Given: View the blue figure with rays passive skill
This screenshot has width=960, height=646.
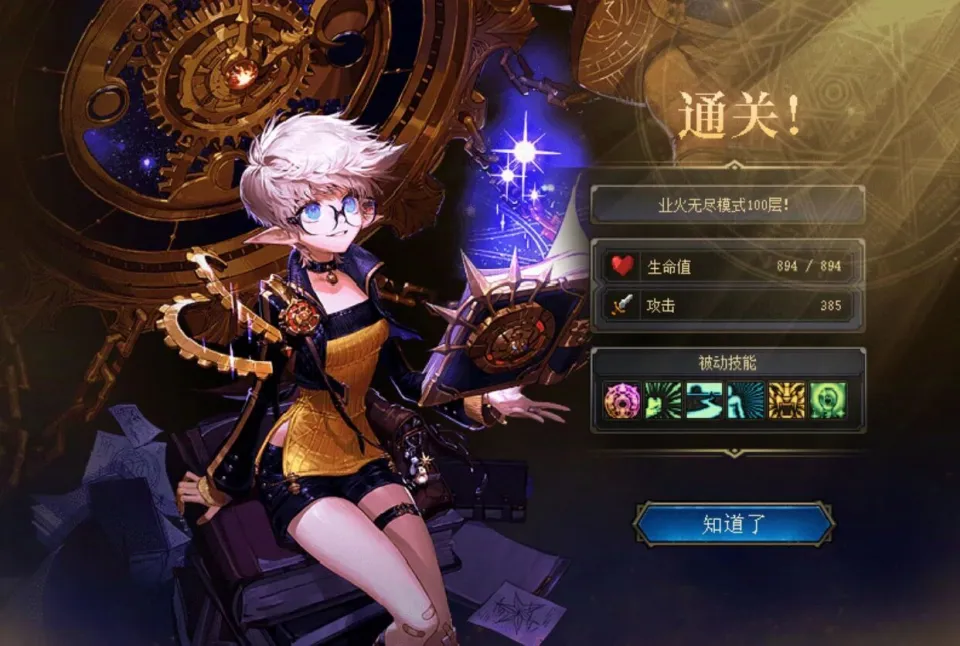Looking at the screenshot, I should point(745,400).
